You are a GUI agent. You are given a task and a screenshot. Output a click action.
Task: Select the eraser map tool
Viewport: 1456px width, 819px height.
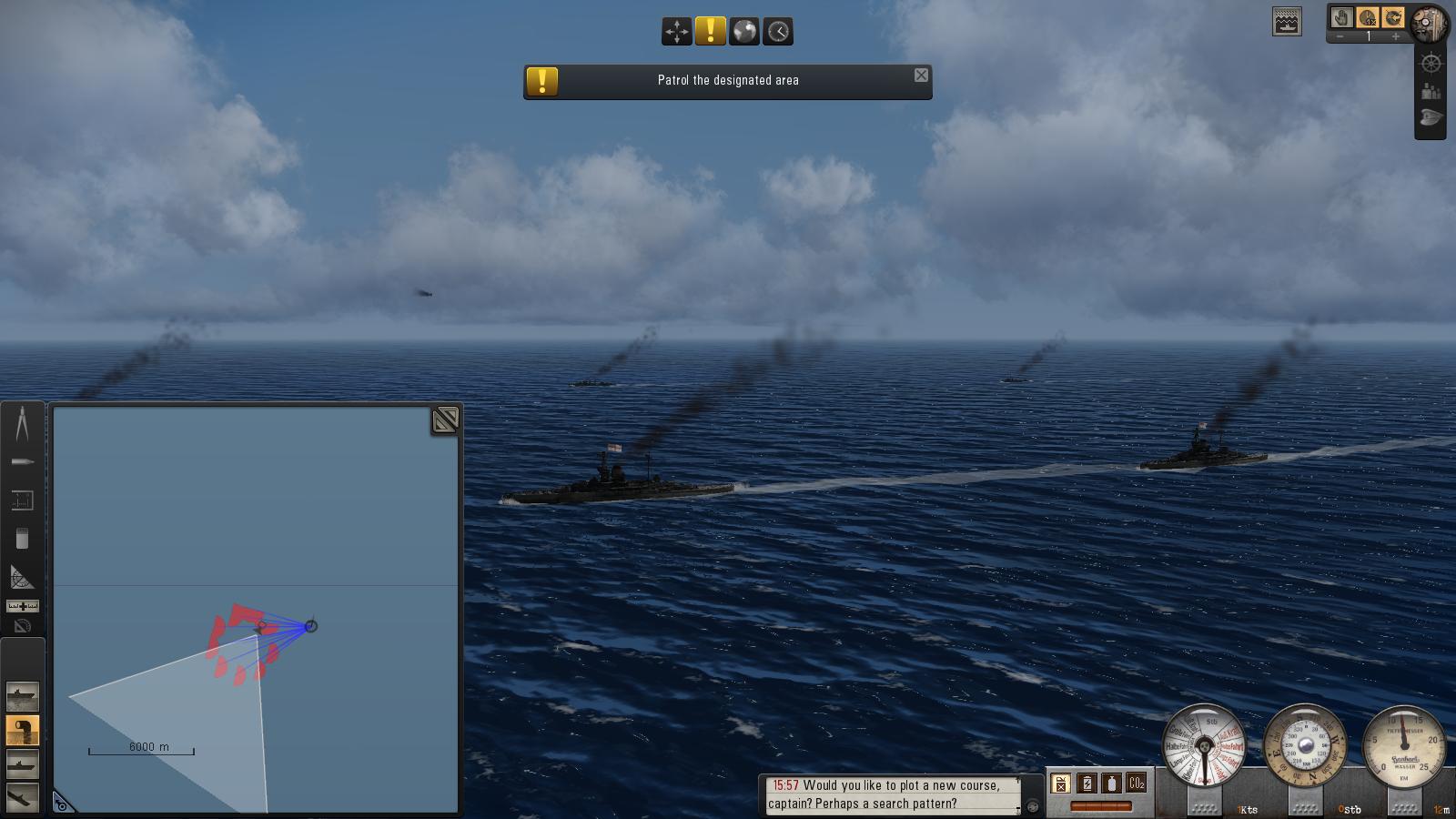tap(22, 539)
